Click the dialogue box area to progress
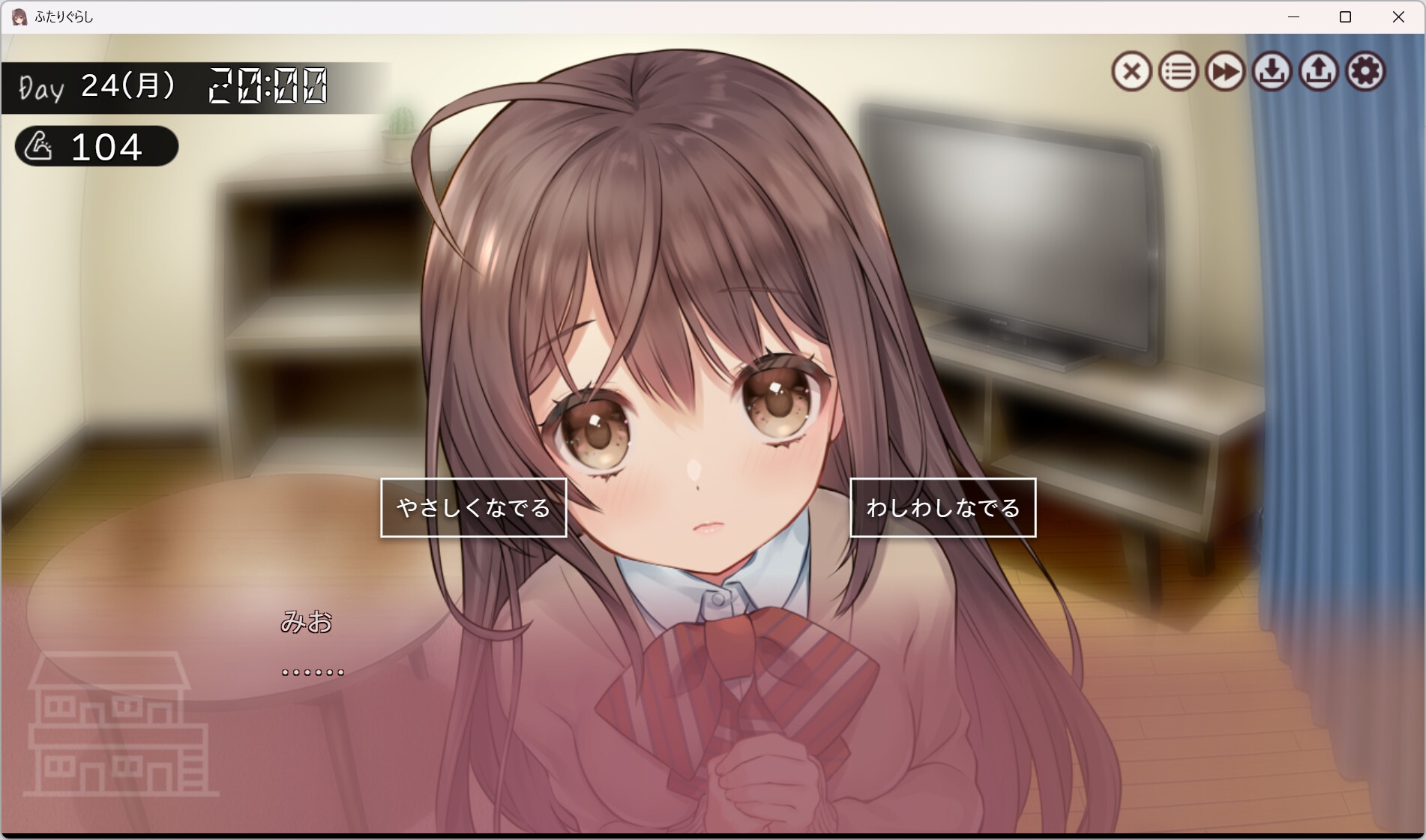Image resolution: width=1426 pixels, height=840 pixels. coord(525,712)
